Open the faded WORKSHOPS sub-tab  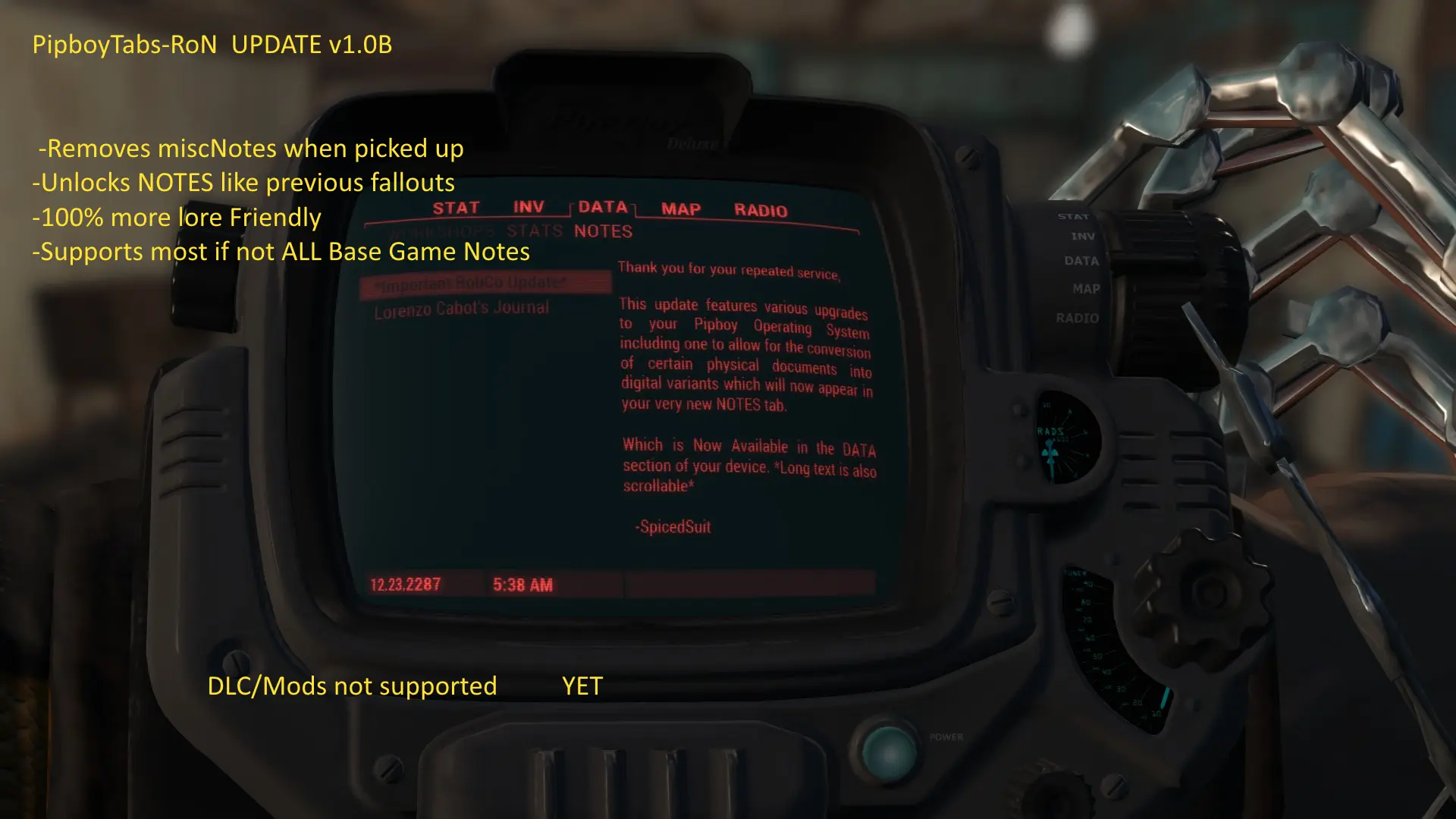pos(442,231)
